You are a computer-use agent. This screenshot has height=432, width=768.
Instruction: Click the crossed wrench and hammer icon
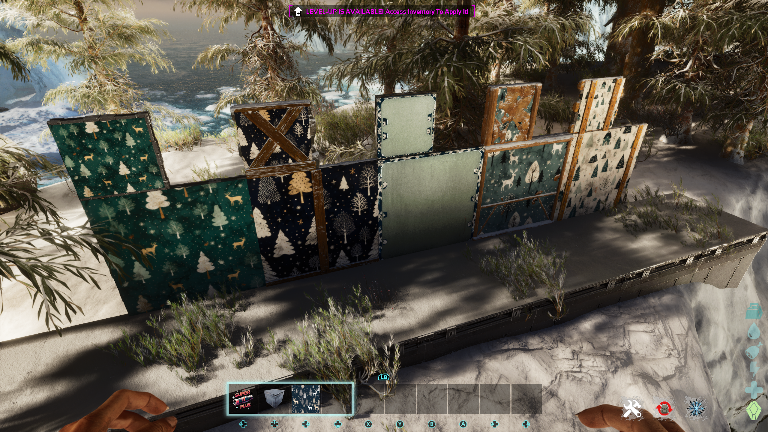[632, 408]
